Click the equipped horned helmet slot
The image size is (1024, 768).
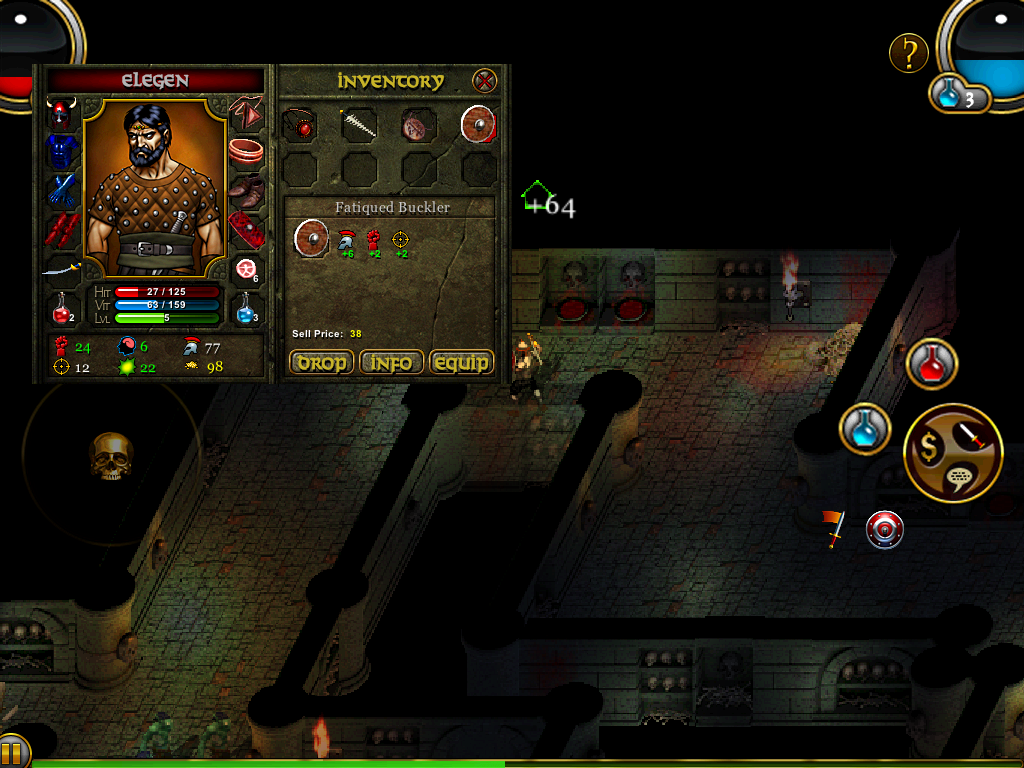(x=62, y=114)
